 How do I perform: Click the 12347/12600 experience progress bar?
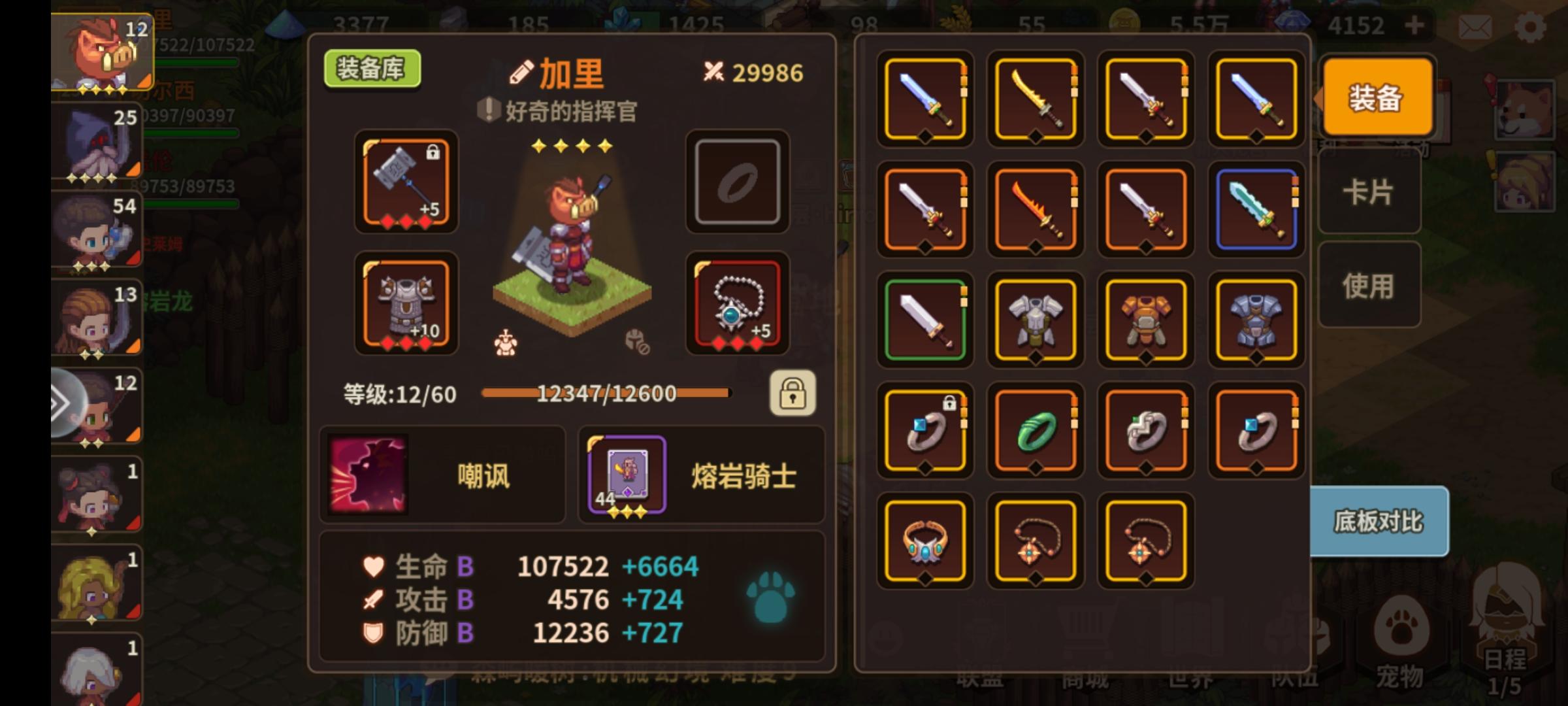click(606, 392)
